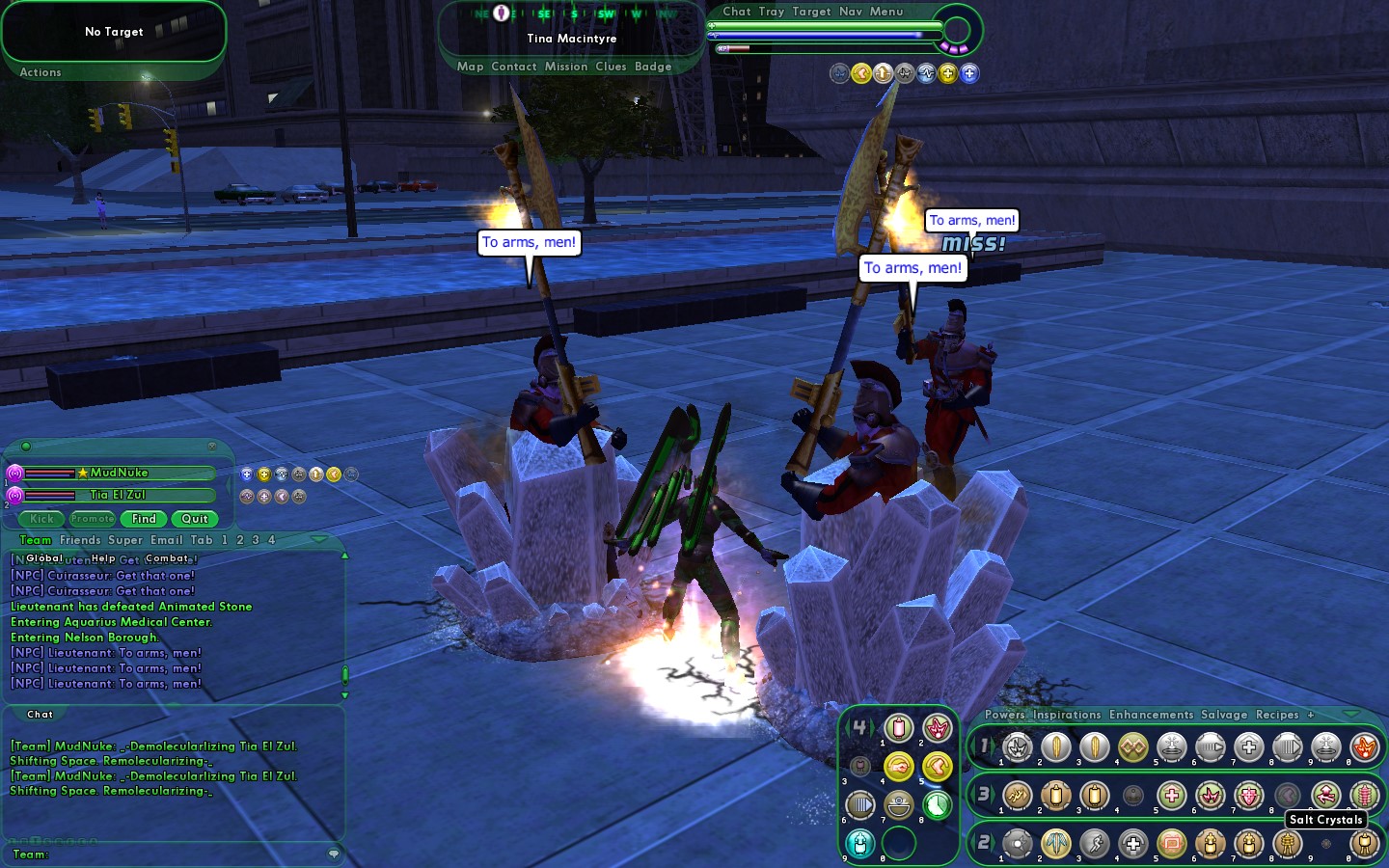Open the Badge window

[653, 67]
